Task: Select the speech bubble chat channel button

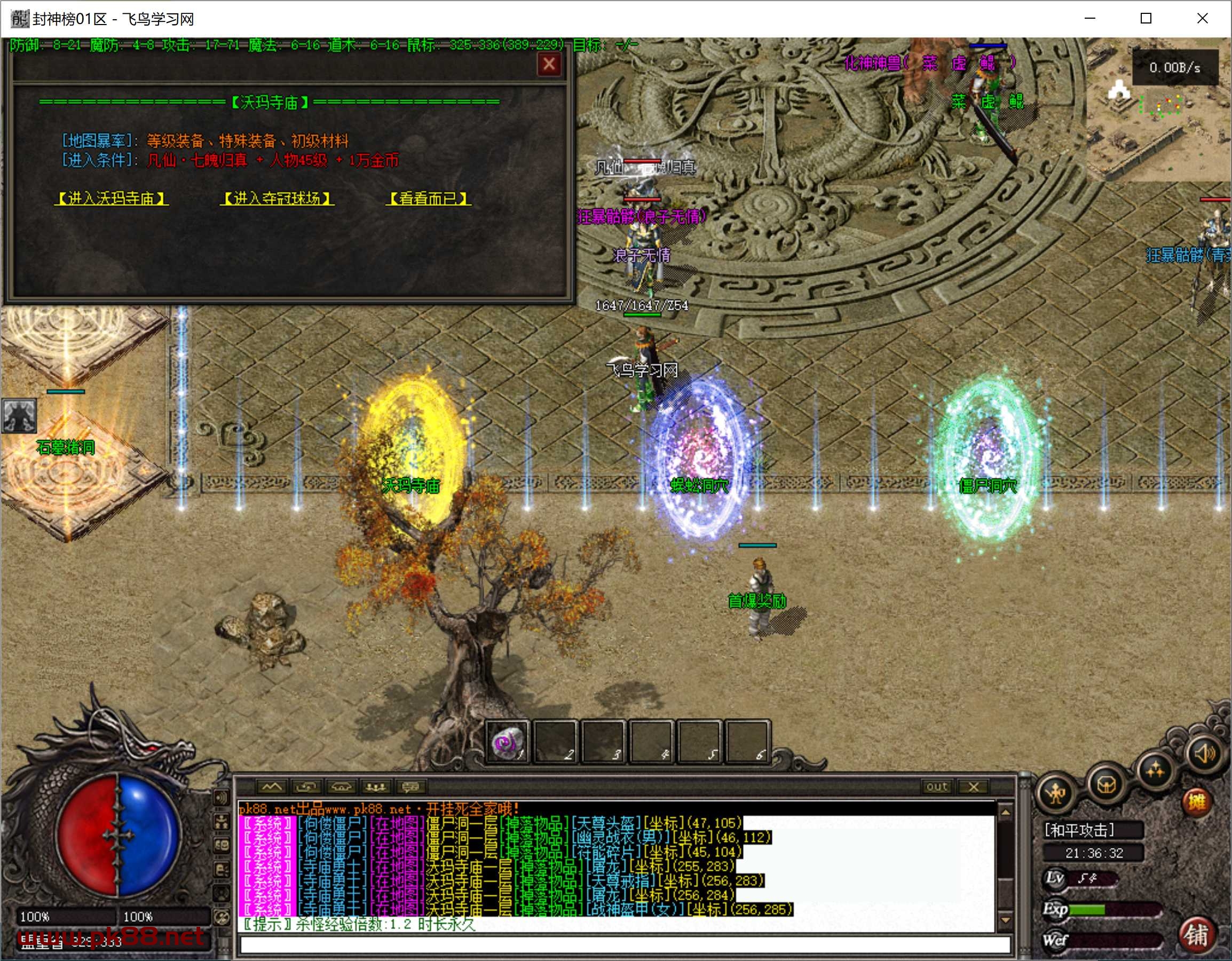Action: click(410, 786)
